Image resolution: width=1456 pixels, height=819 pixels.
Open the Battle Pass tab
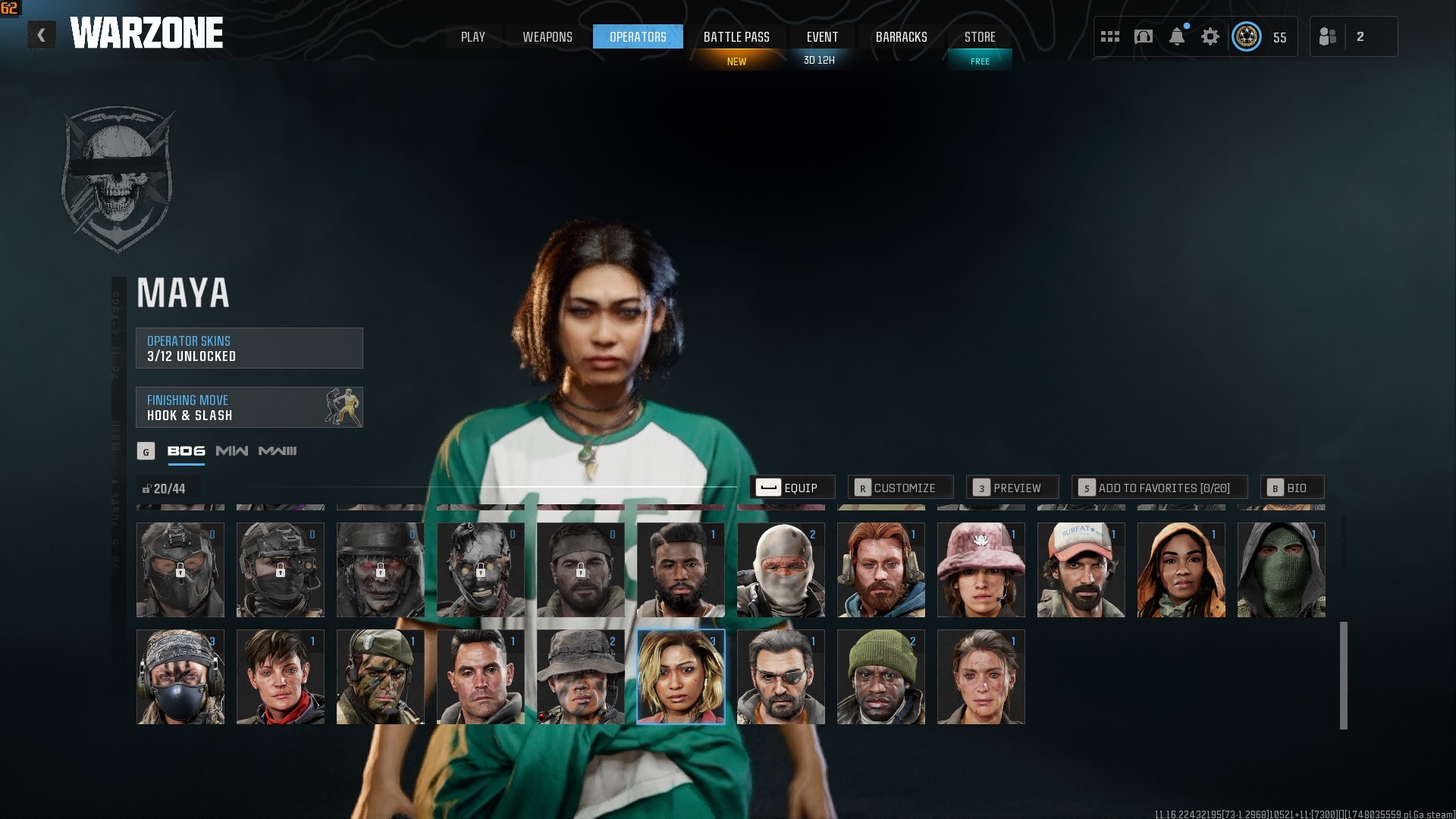tap(736, 36)
